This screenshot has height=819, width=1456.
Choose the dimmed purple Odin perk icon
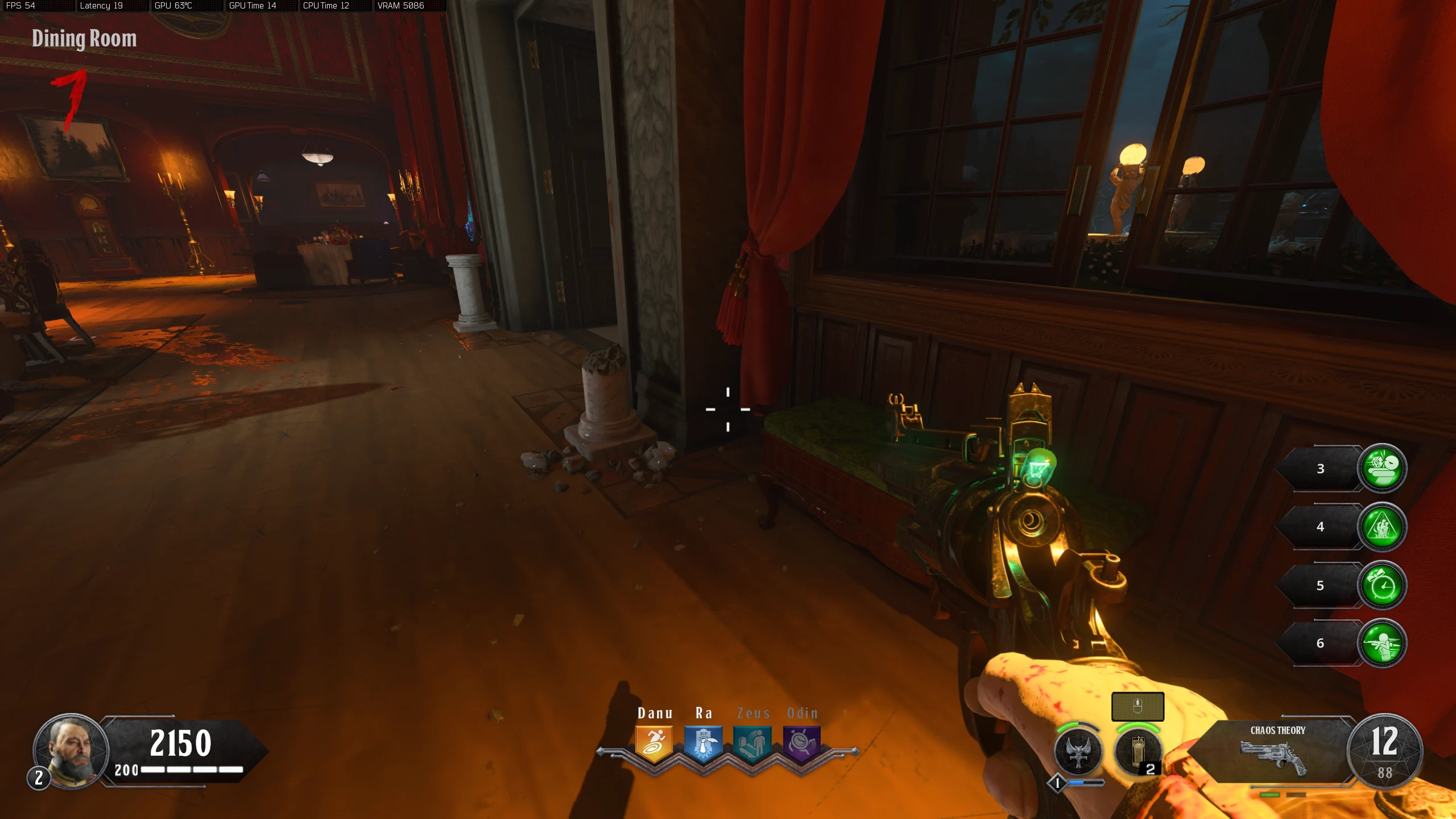pos(801,743)
